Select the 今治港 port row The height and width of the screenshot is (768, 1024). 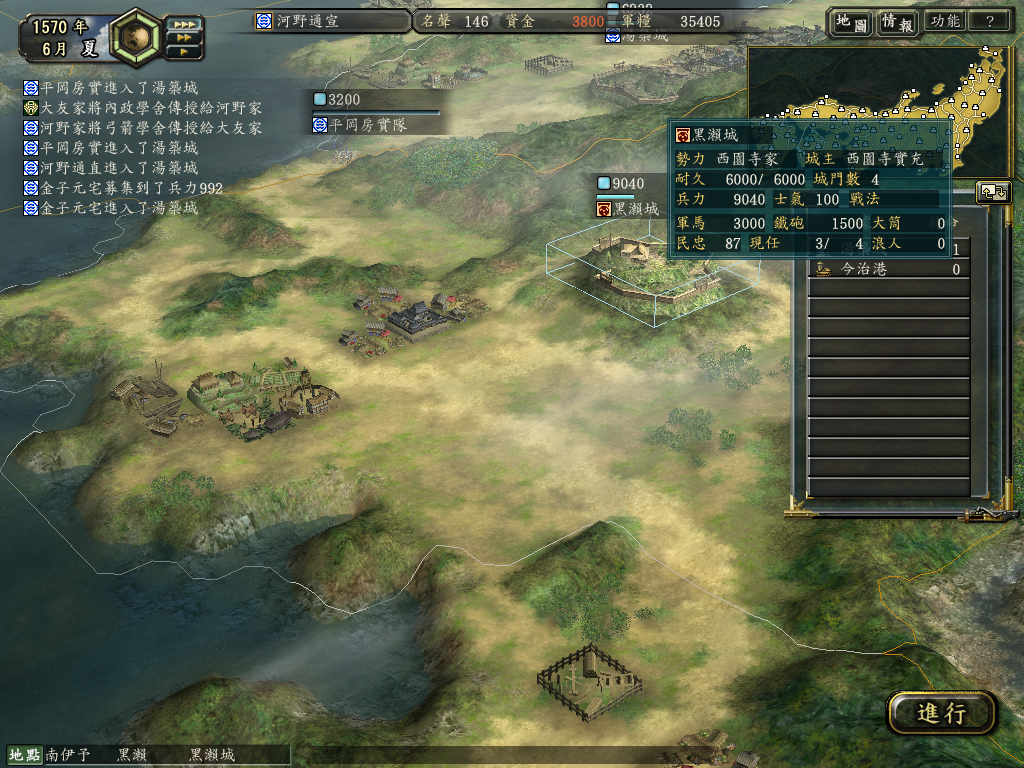pos(888,269)
